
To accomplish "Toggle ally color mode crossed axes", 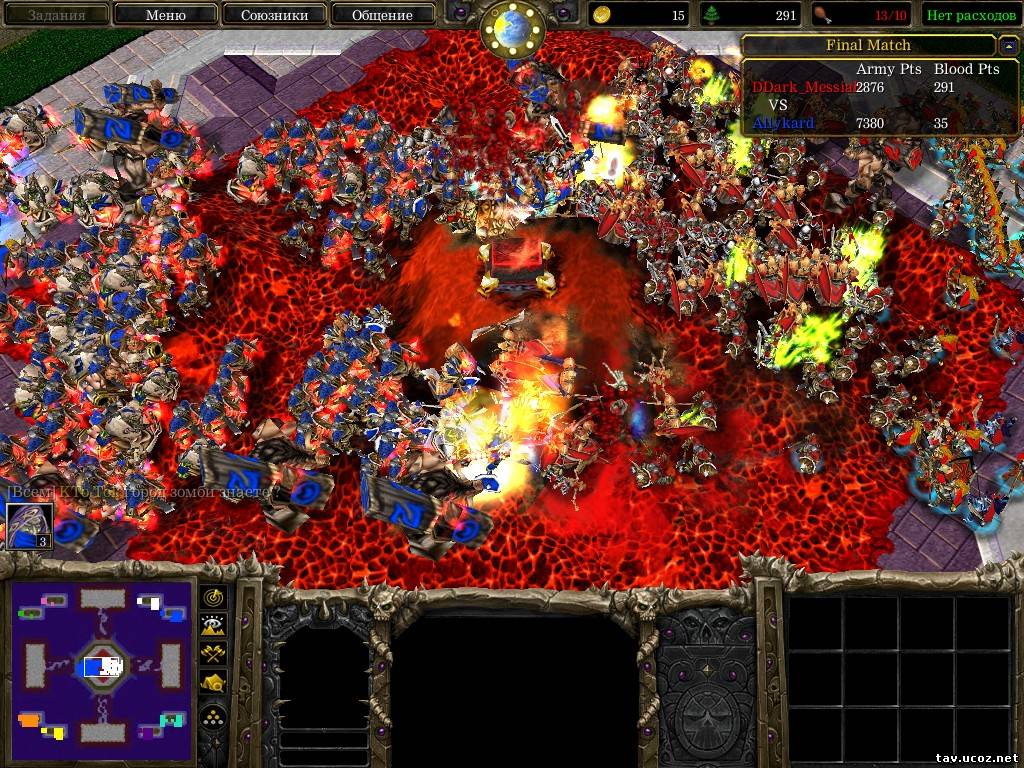I will 213,654.
